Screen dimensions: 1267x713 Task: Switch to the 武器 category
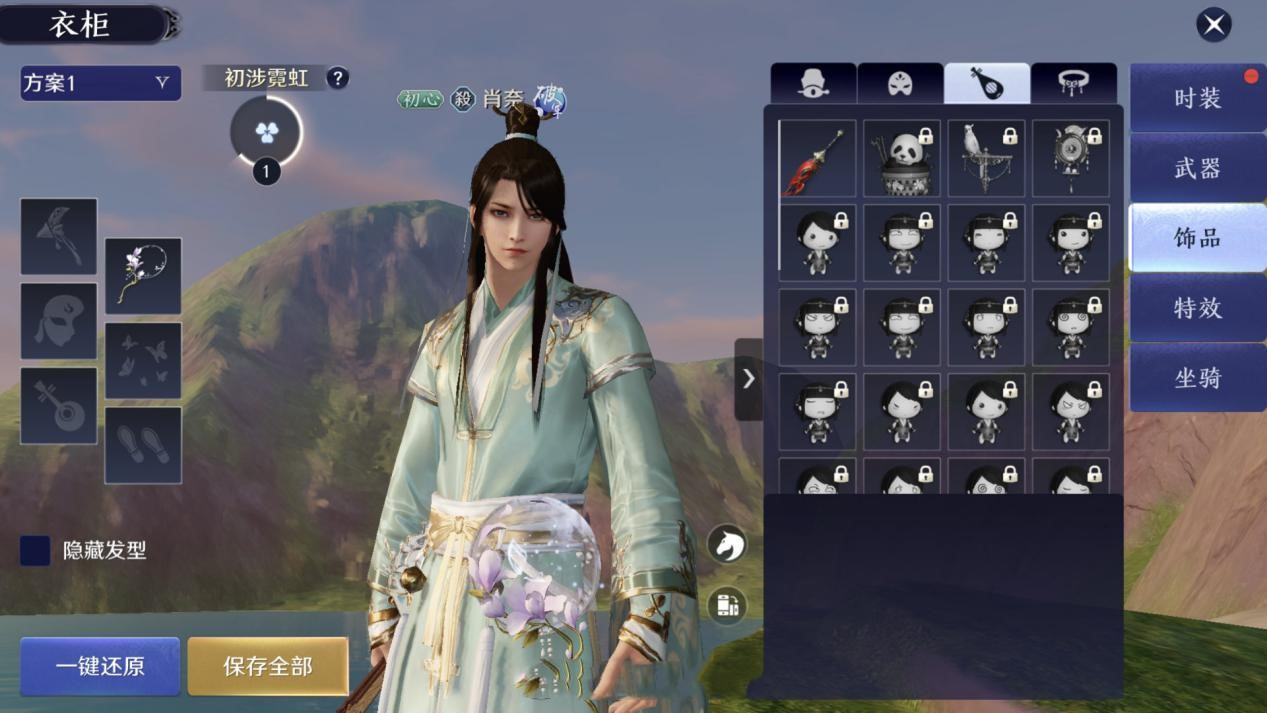(x=1197, y=168)
